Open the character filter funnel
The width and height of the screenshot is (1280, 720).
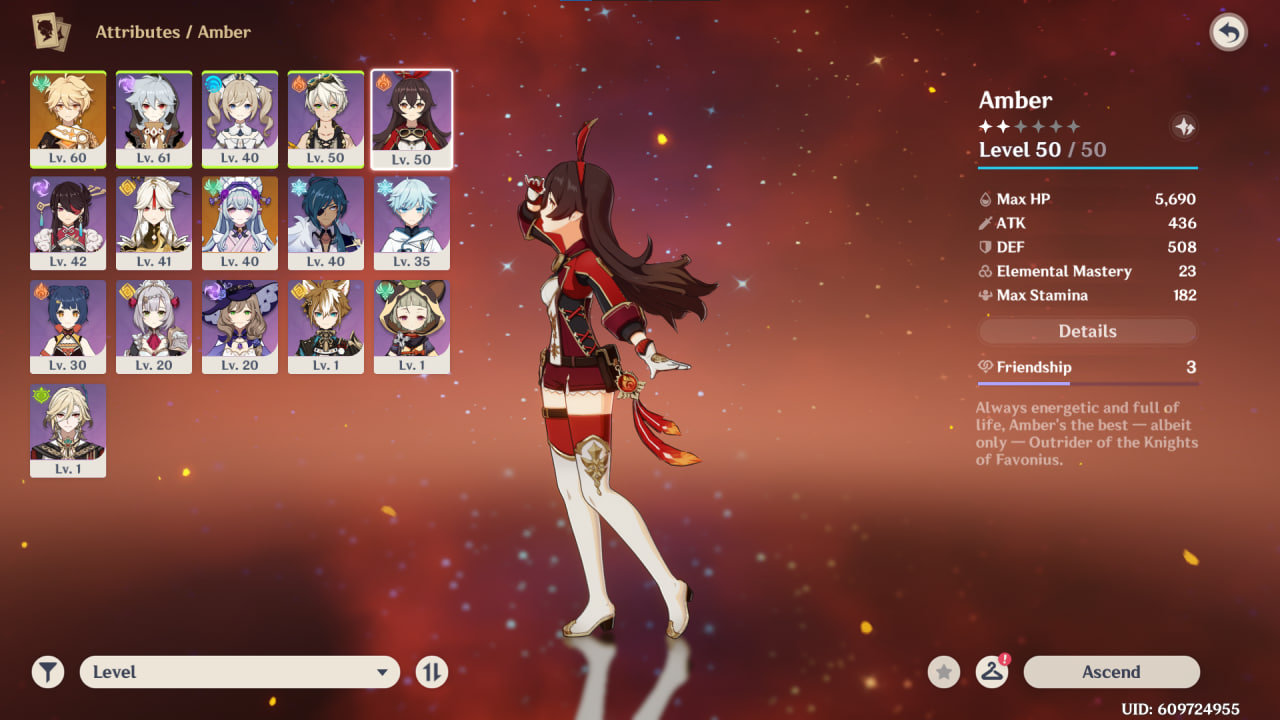(x=47, y=672)
